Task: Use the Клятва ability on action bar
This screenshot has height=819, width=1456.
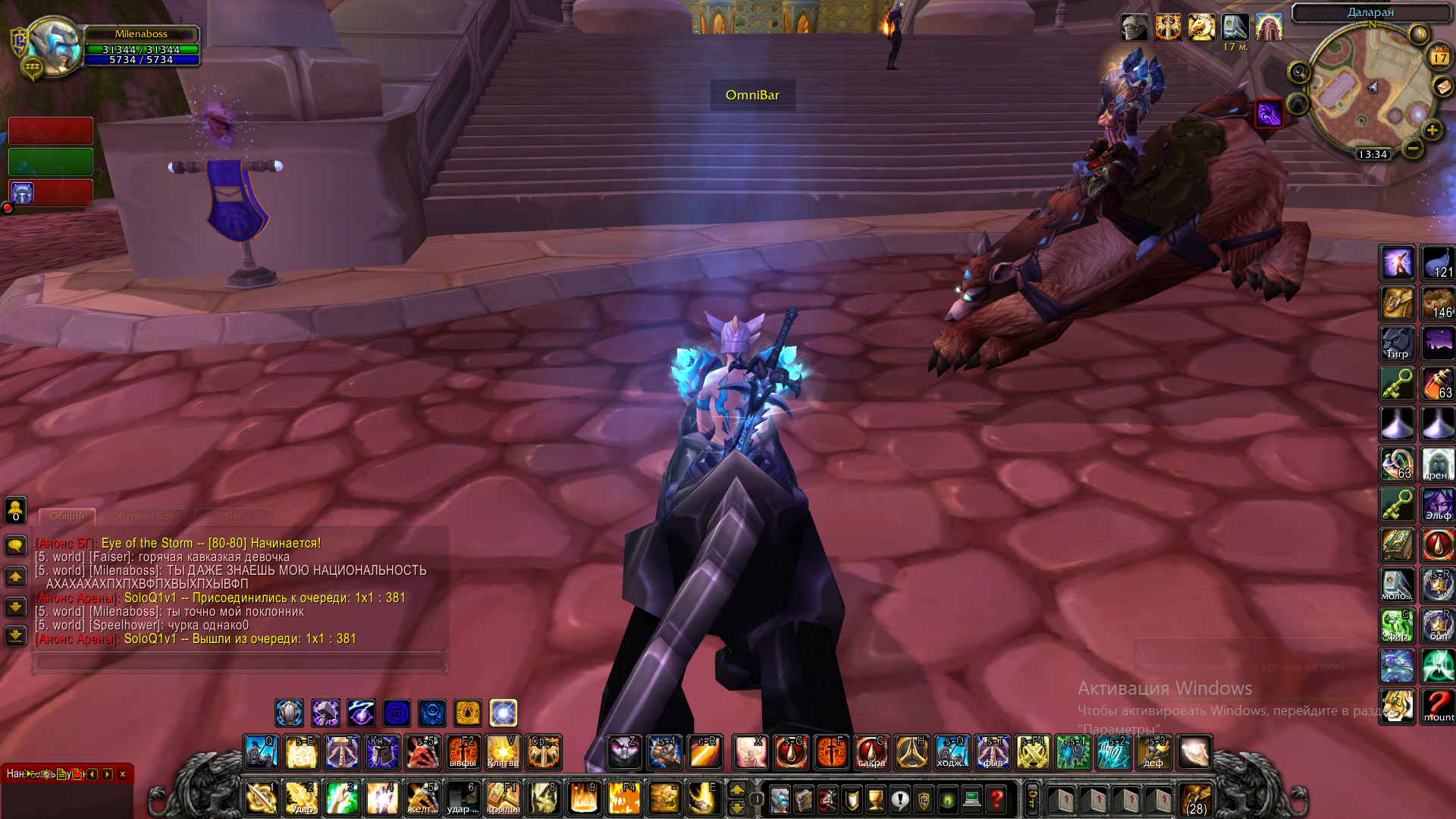Action: point(503,752)
